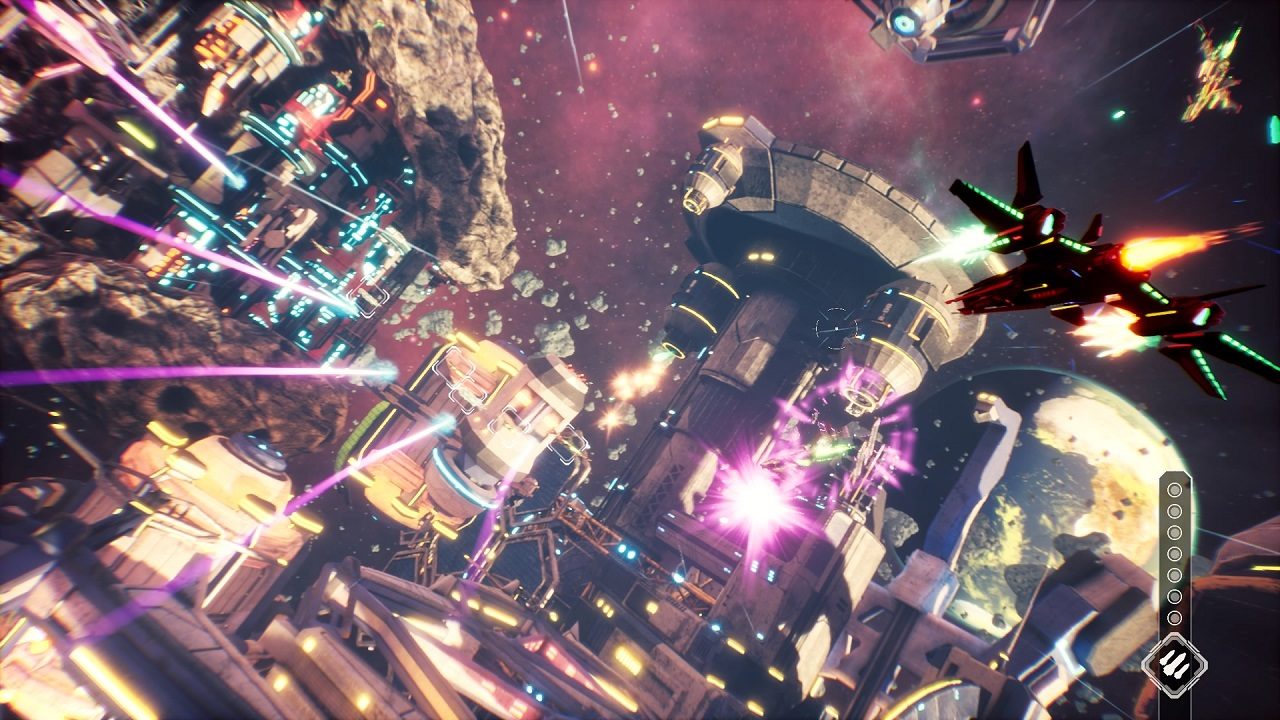The width and height of the screenshot is (1280, 720).
Task: Select the triple missile weapon icon
Action: click(x=1175, y=663)
